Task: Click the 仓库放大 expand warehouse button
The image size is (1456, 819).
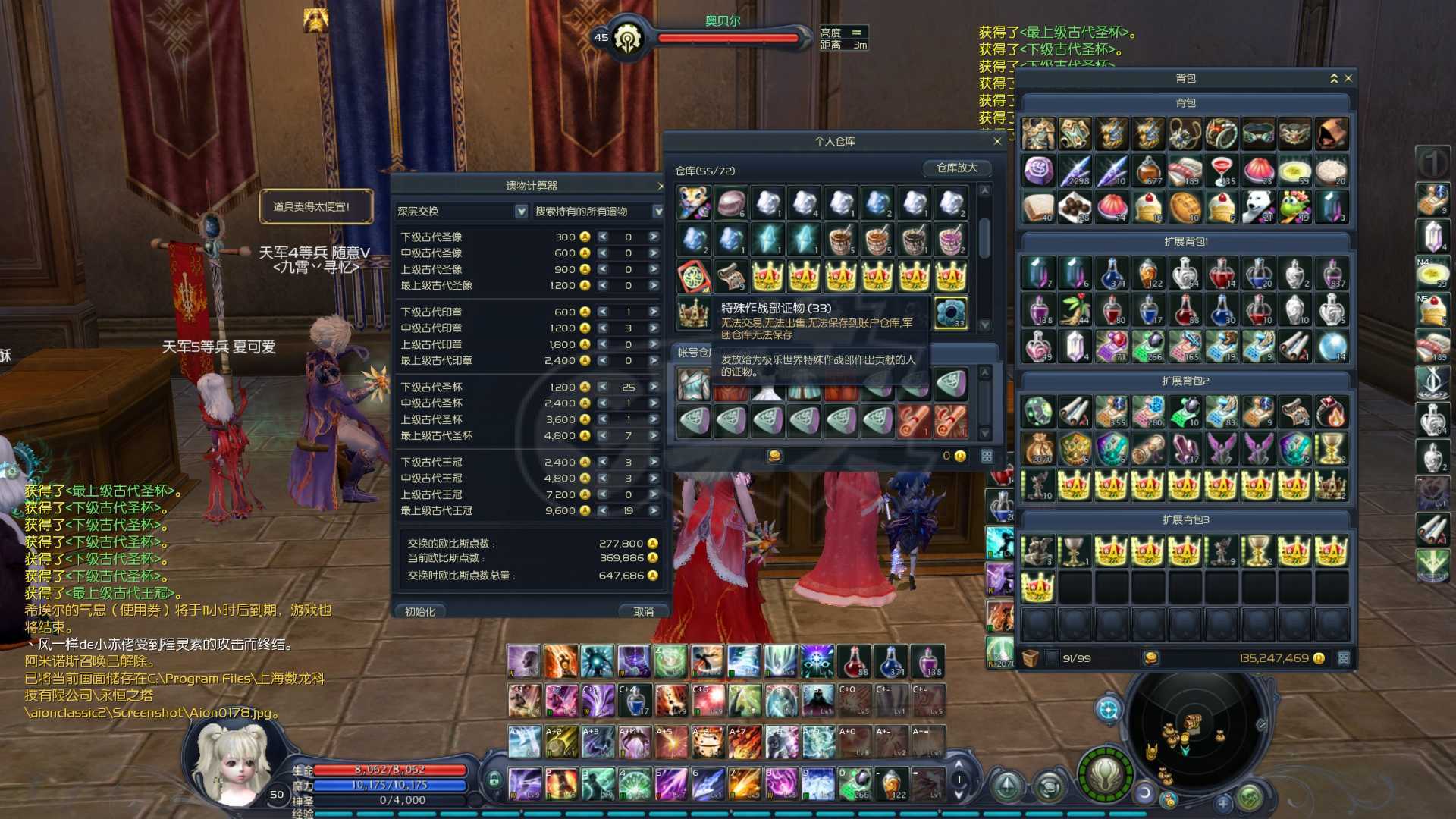Action: [x=957, y=168]
